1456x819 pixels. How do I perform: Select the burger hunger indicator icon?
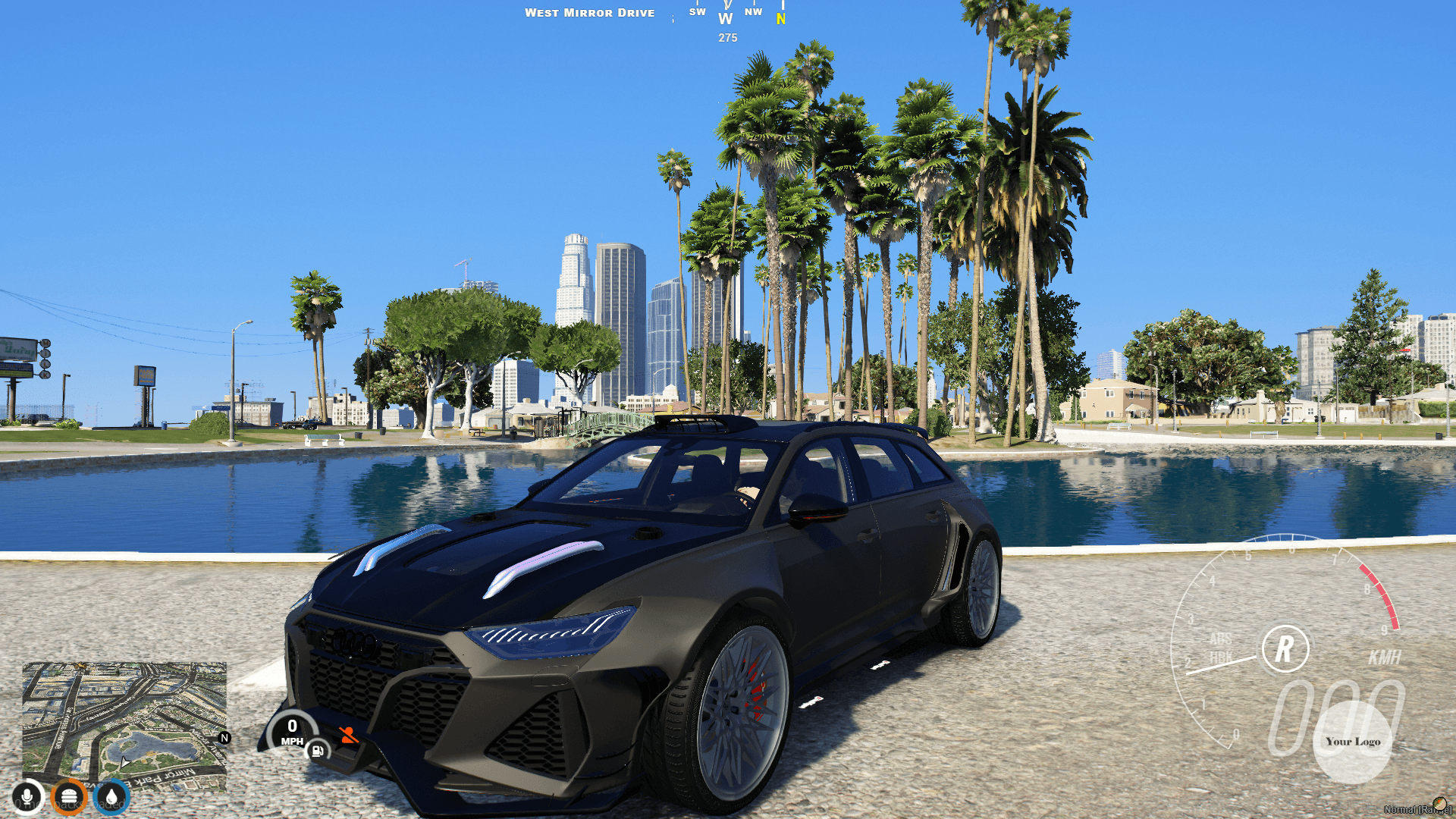[x=70, y=796]
